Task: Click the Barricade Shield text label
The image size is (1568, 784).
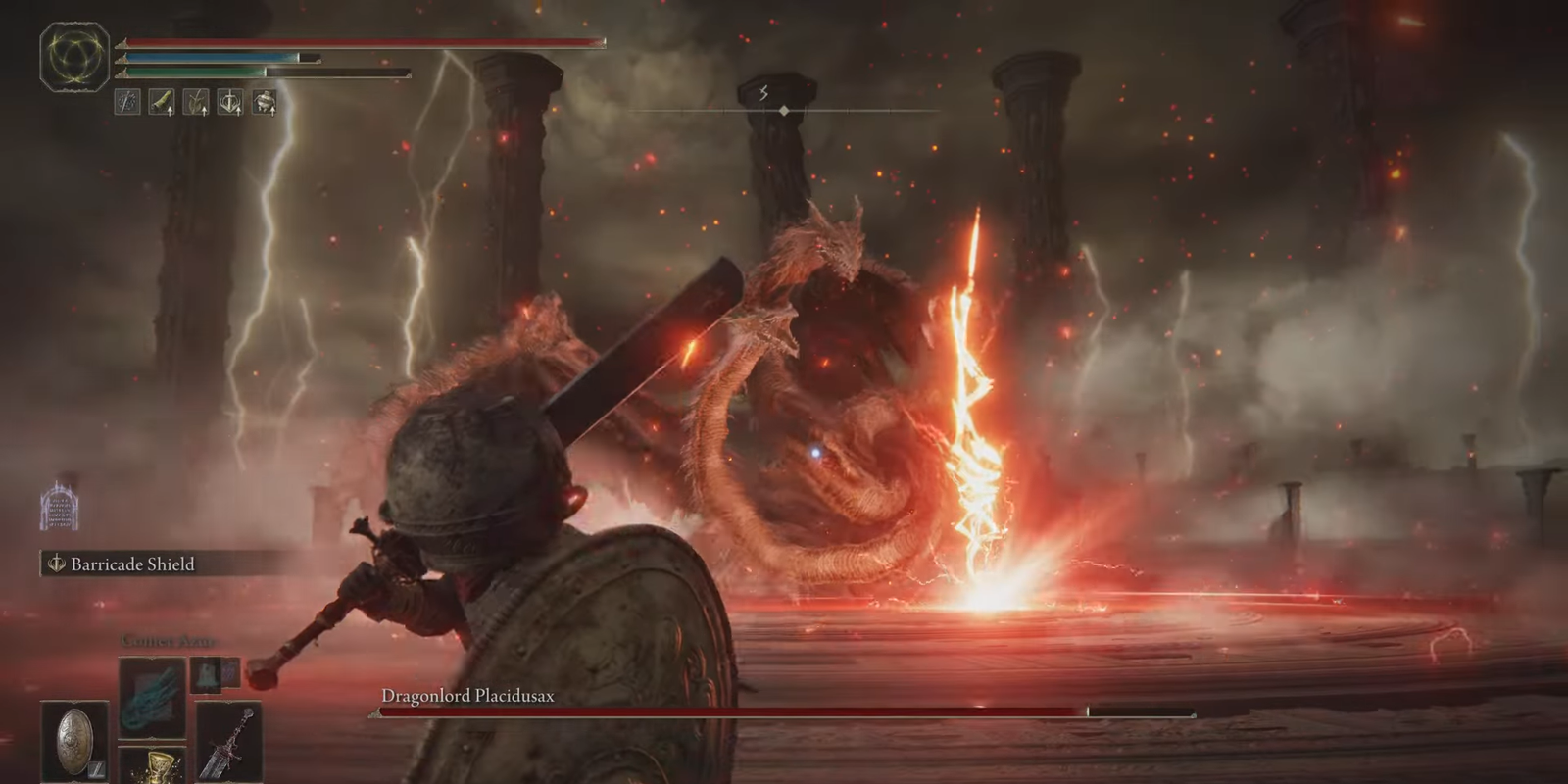Action: pyautogui.click(x=130, y=564)
